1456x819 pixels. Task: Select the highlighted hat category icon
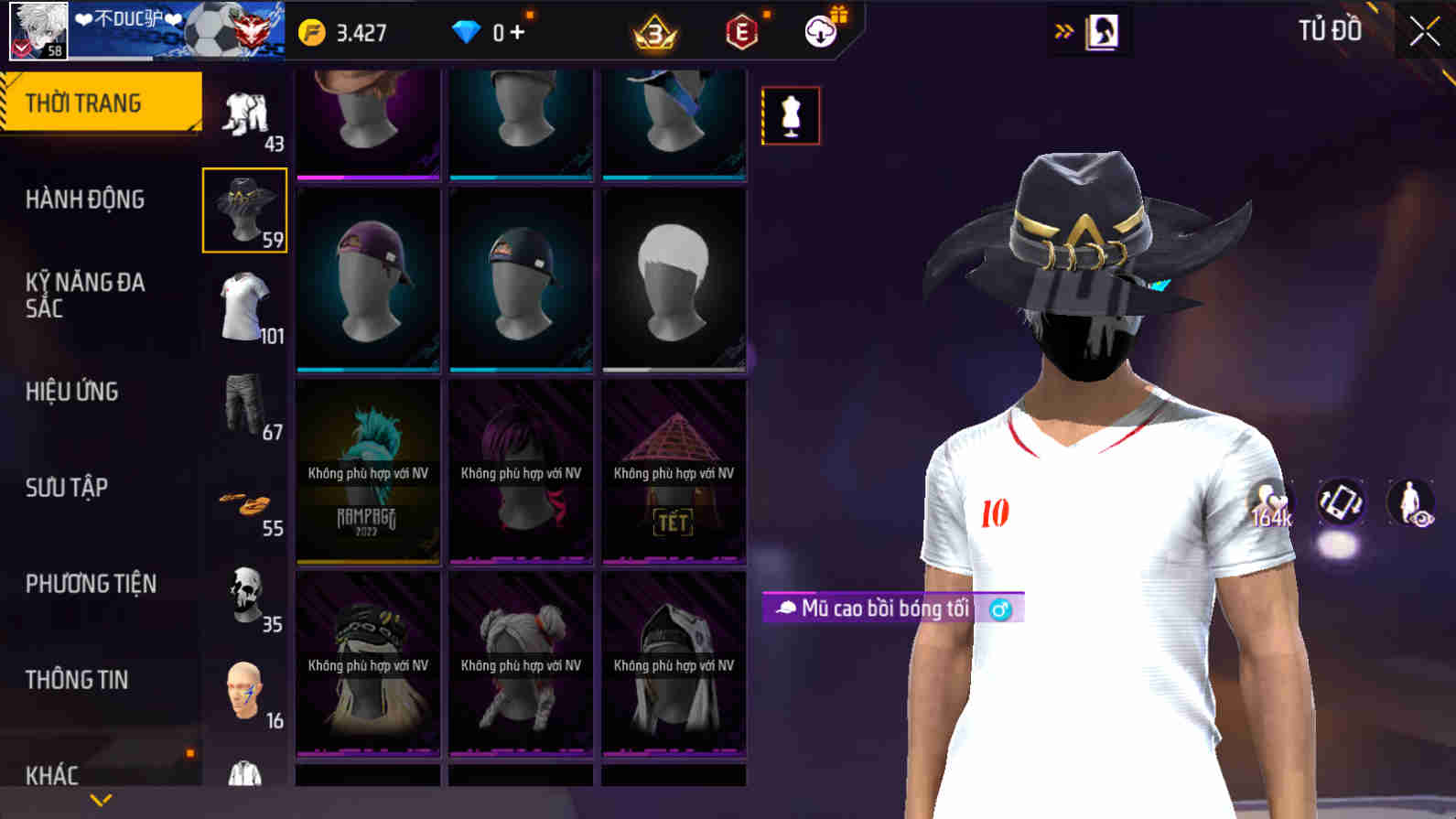243,209
